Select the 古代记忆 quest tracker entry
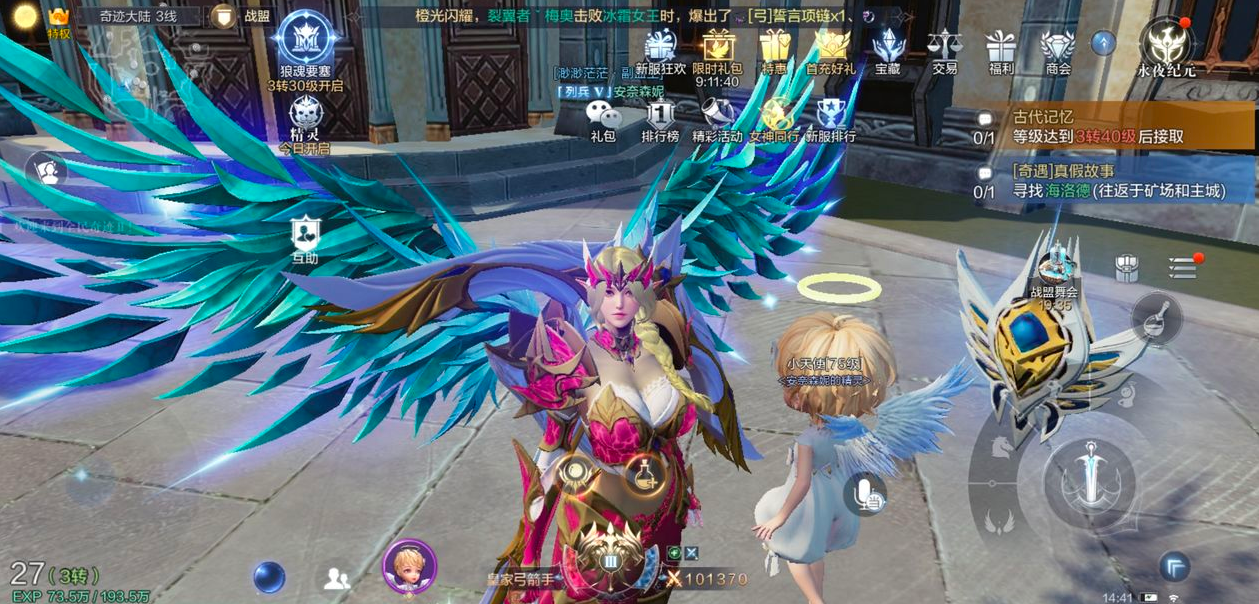The width and height of the screenshot is (1259, 604). pyautogui.click(x=1100, y=127)
